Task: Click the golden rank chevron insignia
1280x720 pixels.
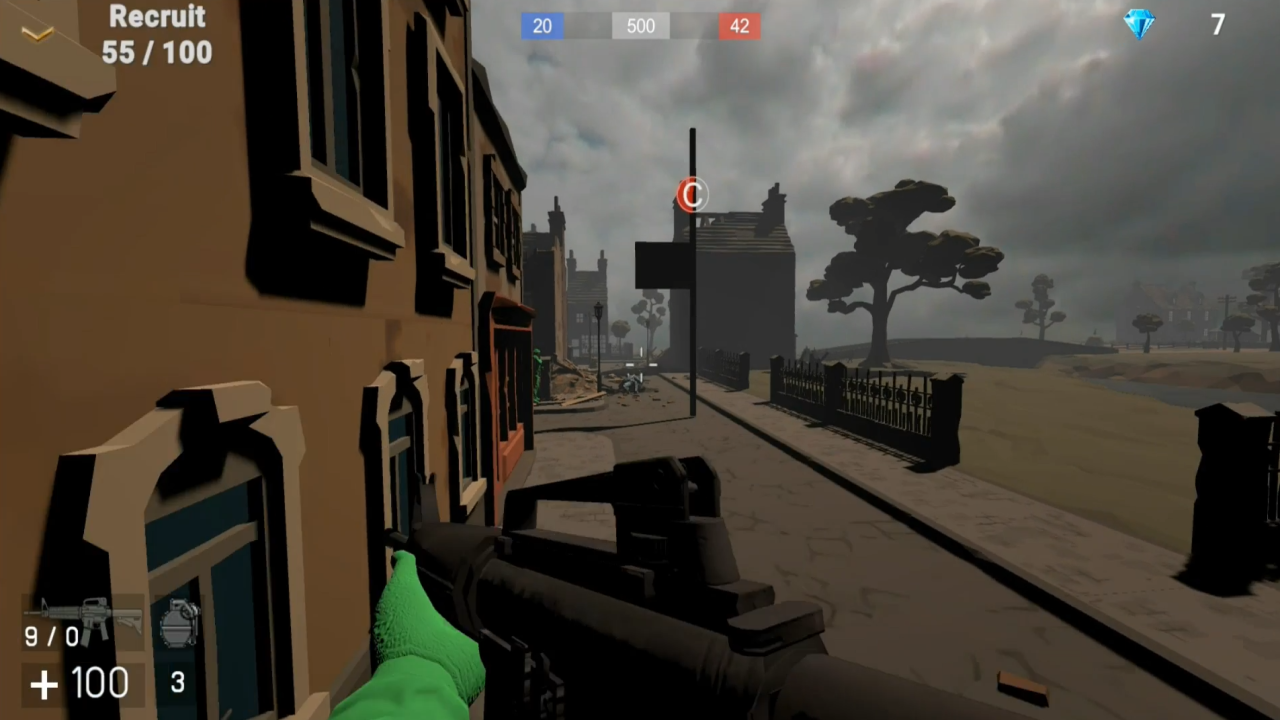Action: [38, 33]
